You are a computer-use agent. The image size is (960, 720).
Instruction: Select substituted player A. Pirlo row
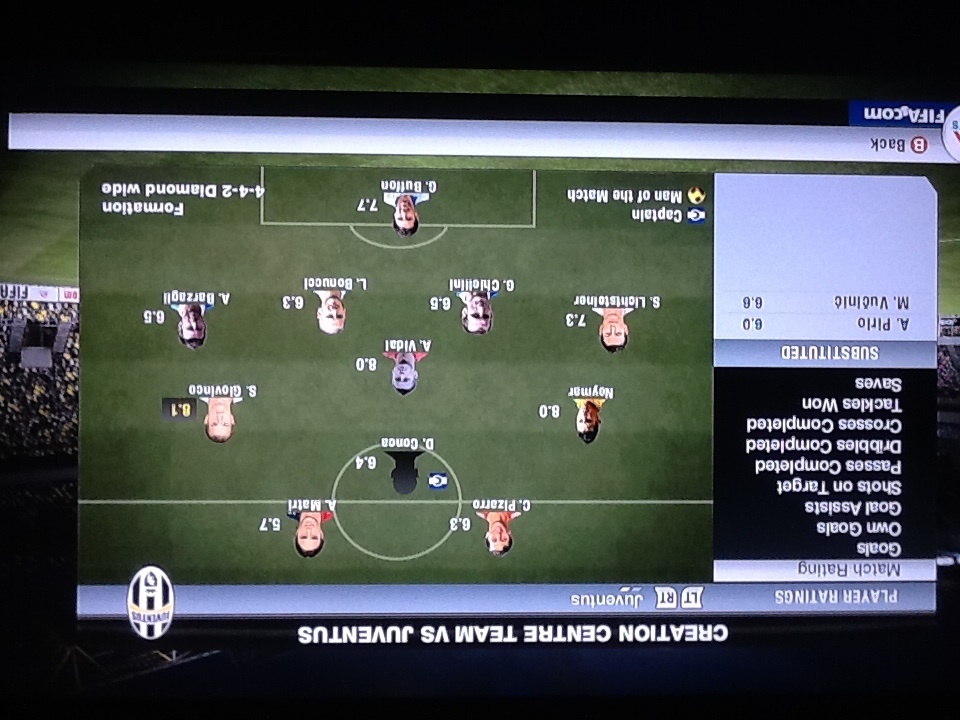click(x=825, y=325)
